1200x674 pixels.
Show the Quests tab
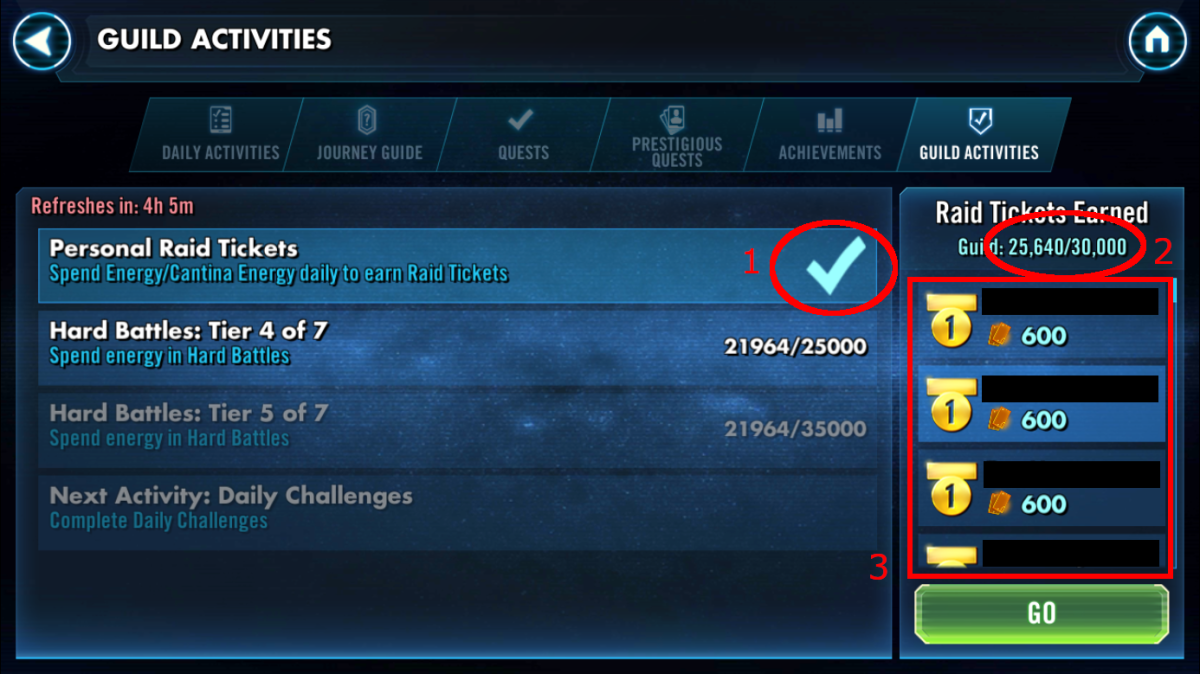pyautogui.click(x=523, y=135)
